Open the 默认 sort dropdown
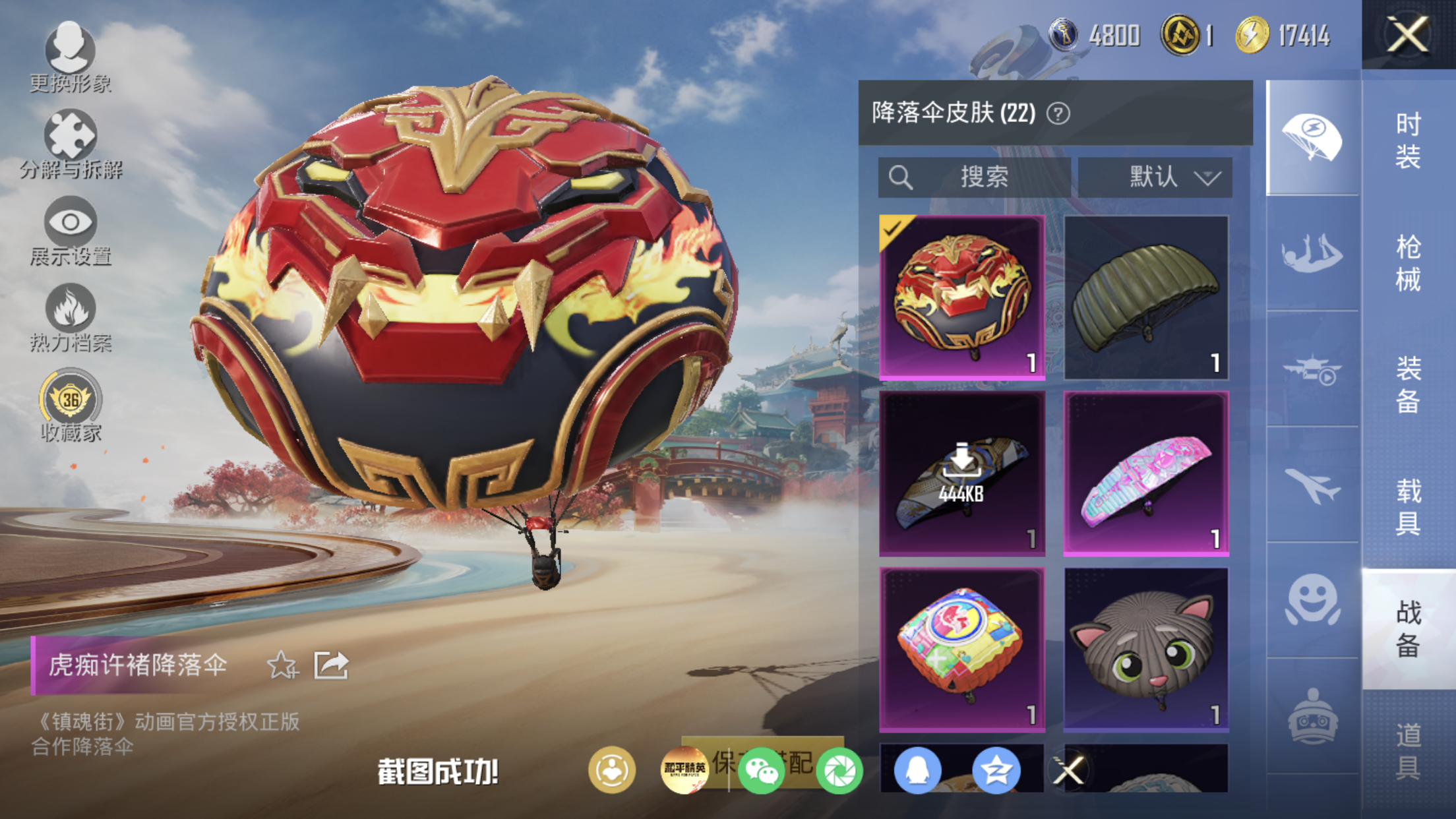Viewport: 1456px width, 819px height. [1155, 177]
